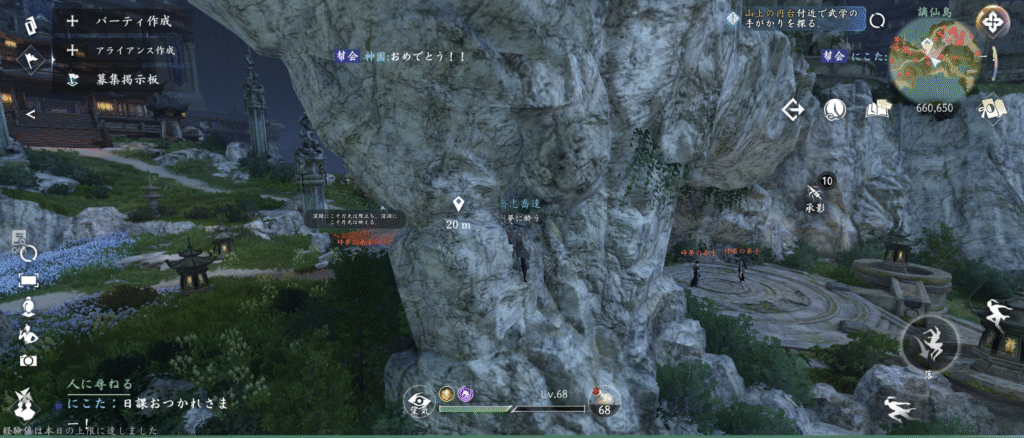Open the open-book journal icon
Viewport: 1024px width, 438px height.
[x=879, y=109]
